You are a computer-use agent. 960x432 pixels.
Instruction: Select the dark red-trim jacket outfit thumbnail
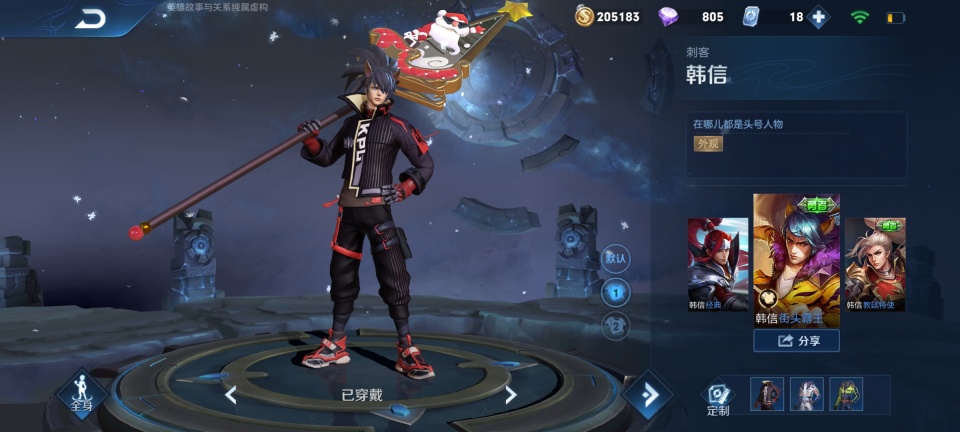[768, 395]
